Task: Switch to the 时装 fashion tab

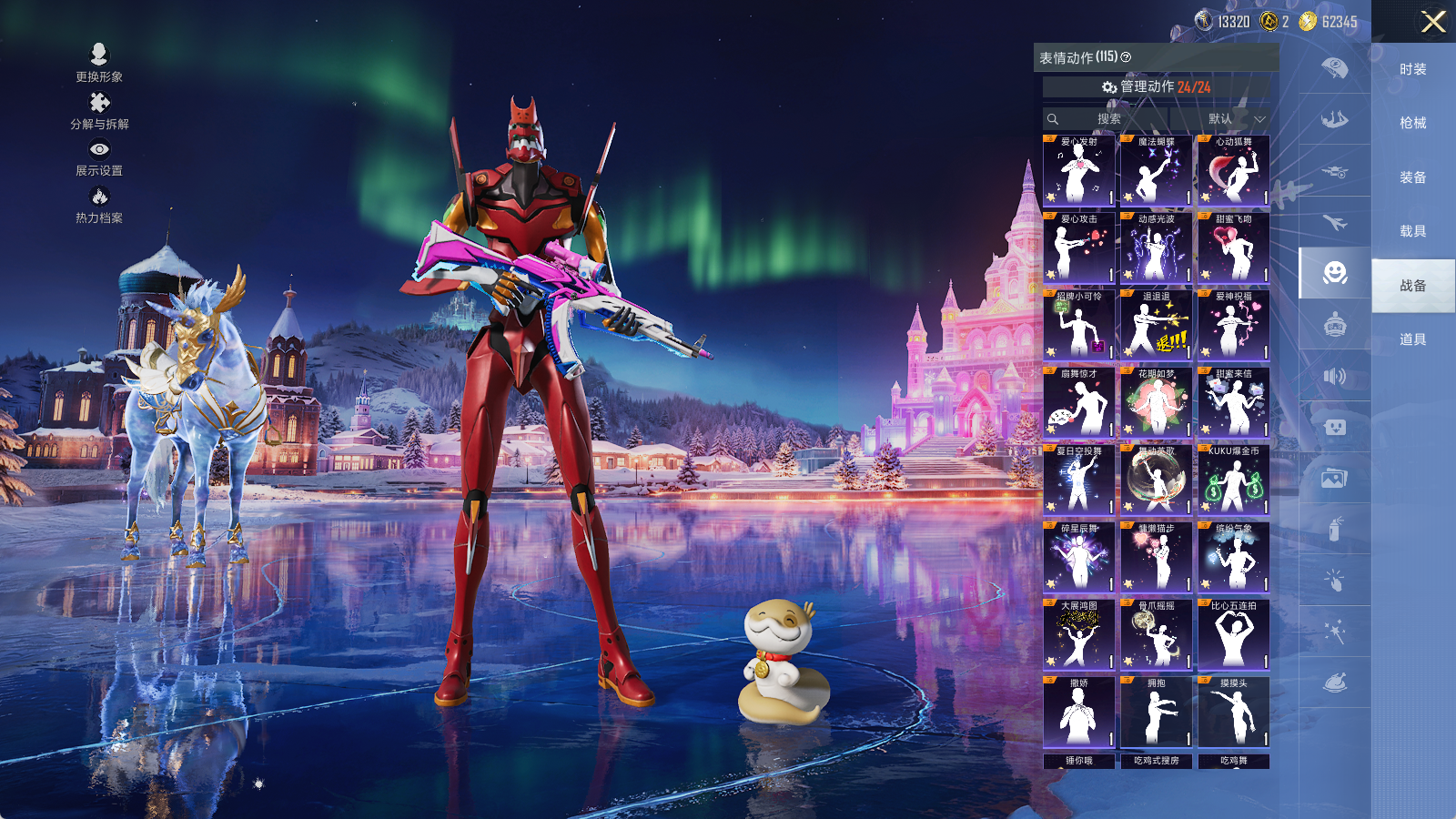Action: (1412, 69)
